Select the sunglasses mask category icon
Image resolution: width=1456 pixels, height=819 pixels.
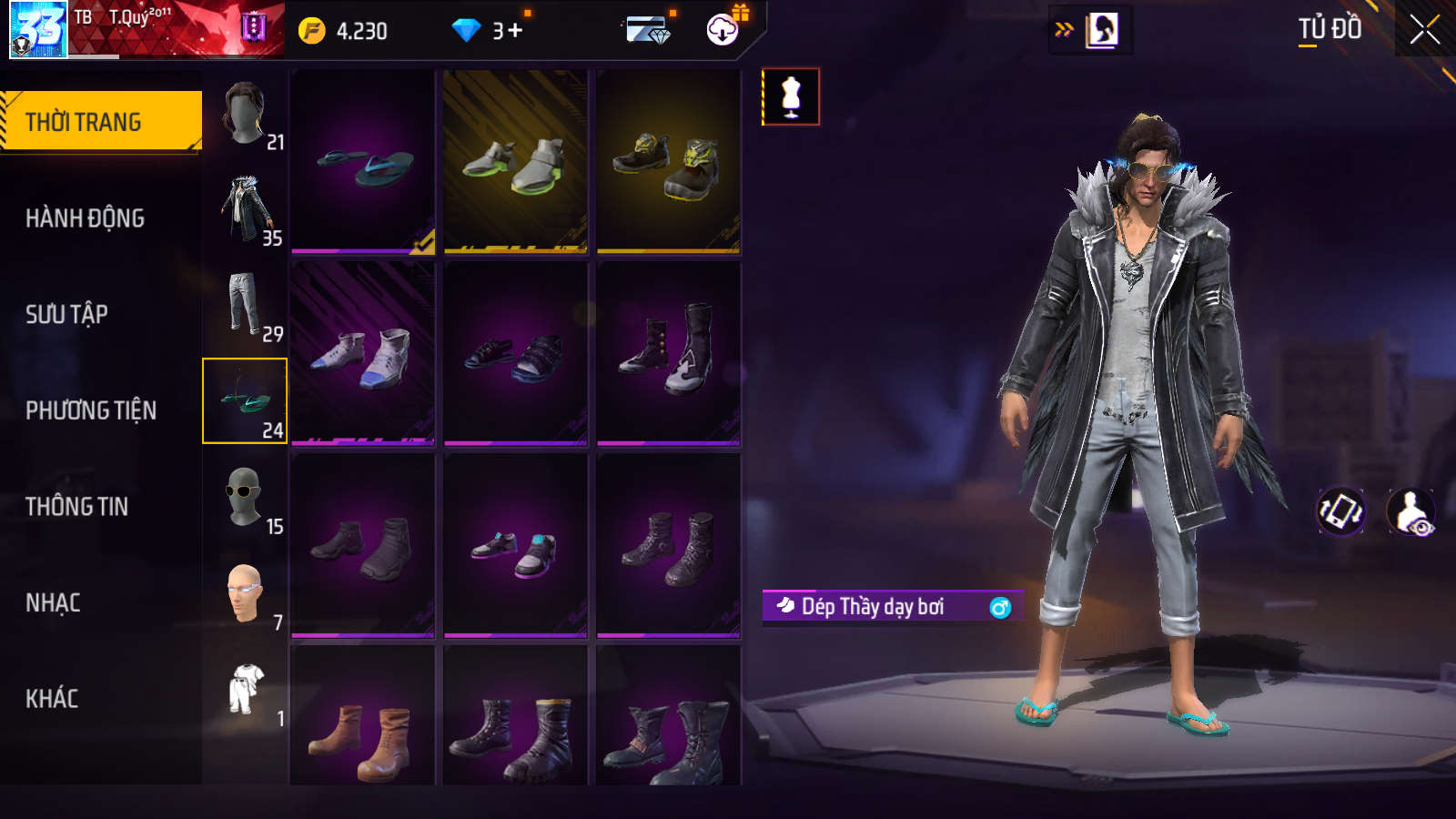pyautogui.click(x=245, y=497)
